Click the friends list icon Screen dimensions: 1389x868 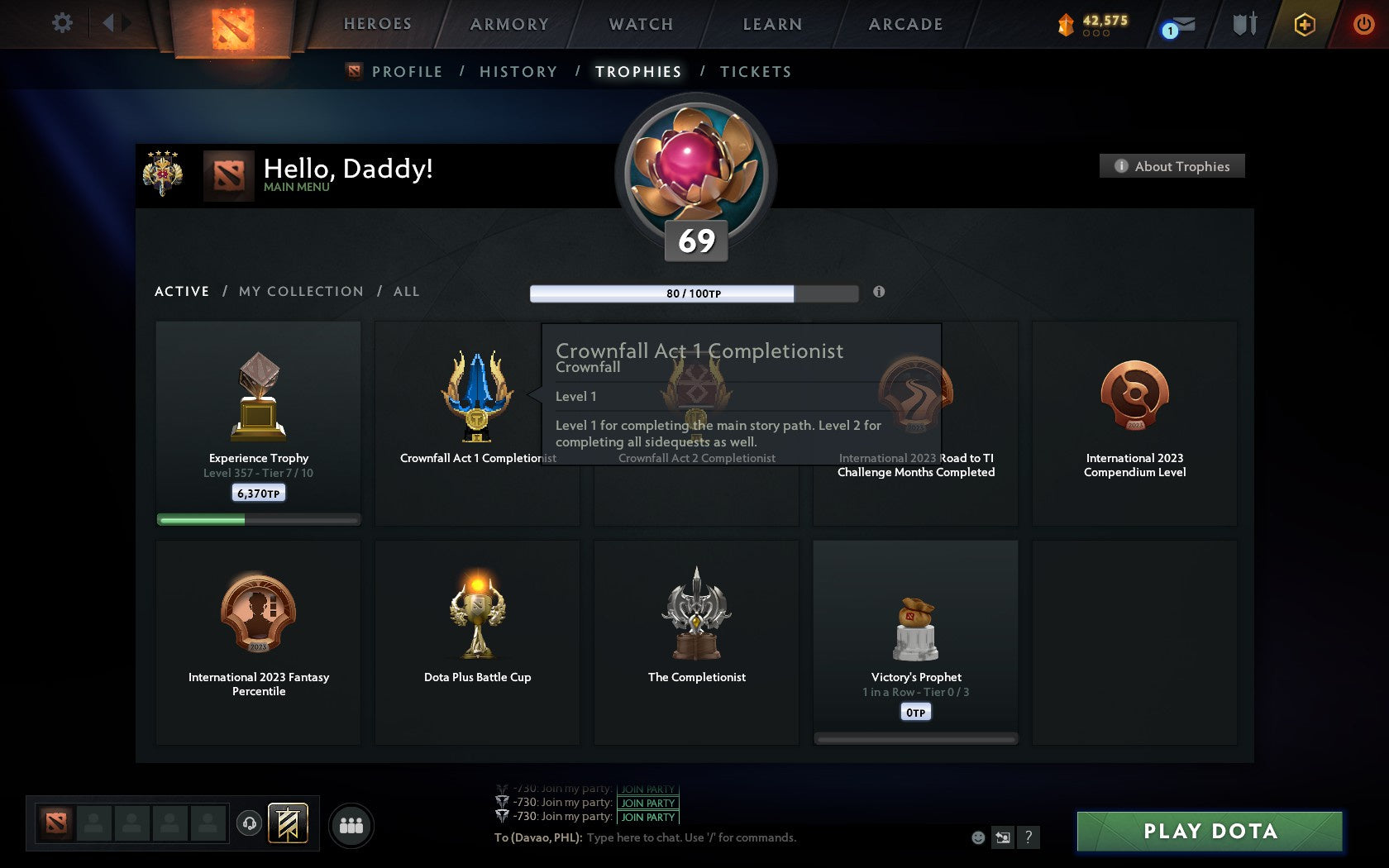pyautogui.click(x=351, y=823)
